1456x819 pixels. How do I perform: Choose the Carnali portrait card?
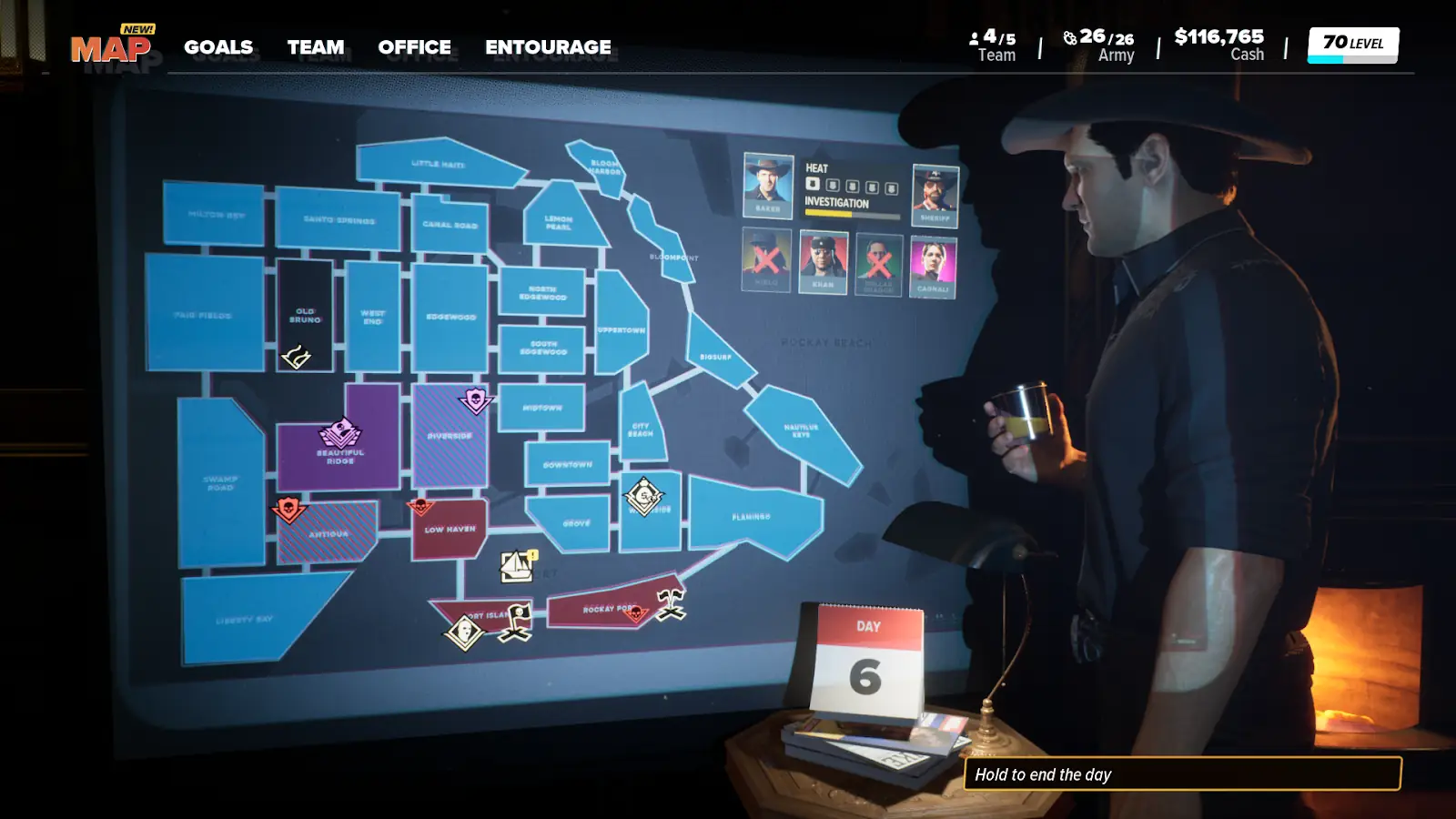tap(933, 267)
